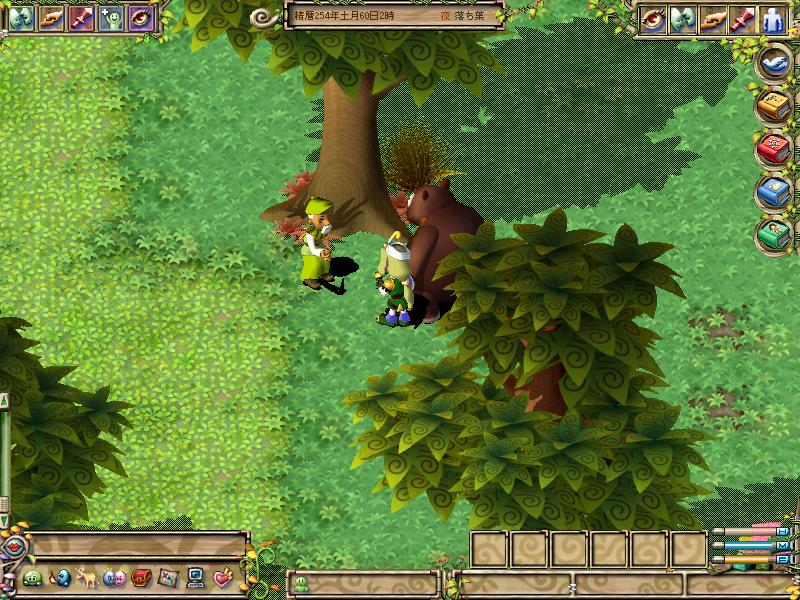The height and width of the screenshot is (600, 800).
Task: Open the red treasure chest icon
Action: pyautogui.click(x=140, y=578)
